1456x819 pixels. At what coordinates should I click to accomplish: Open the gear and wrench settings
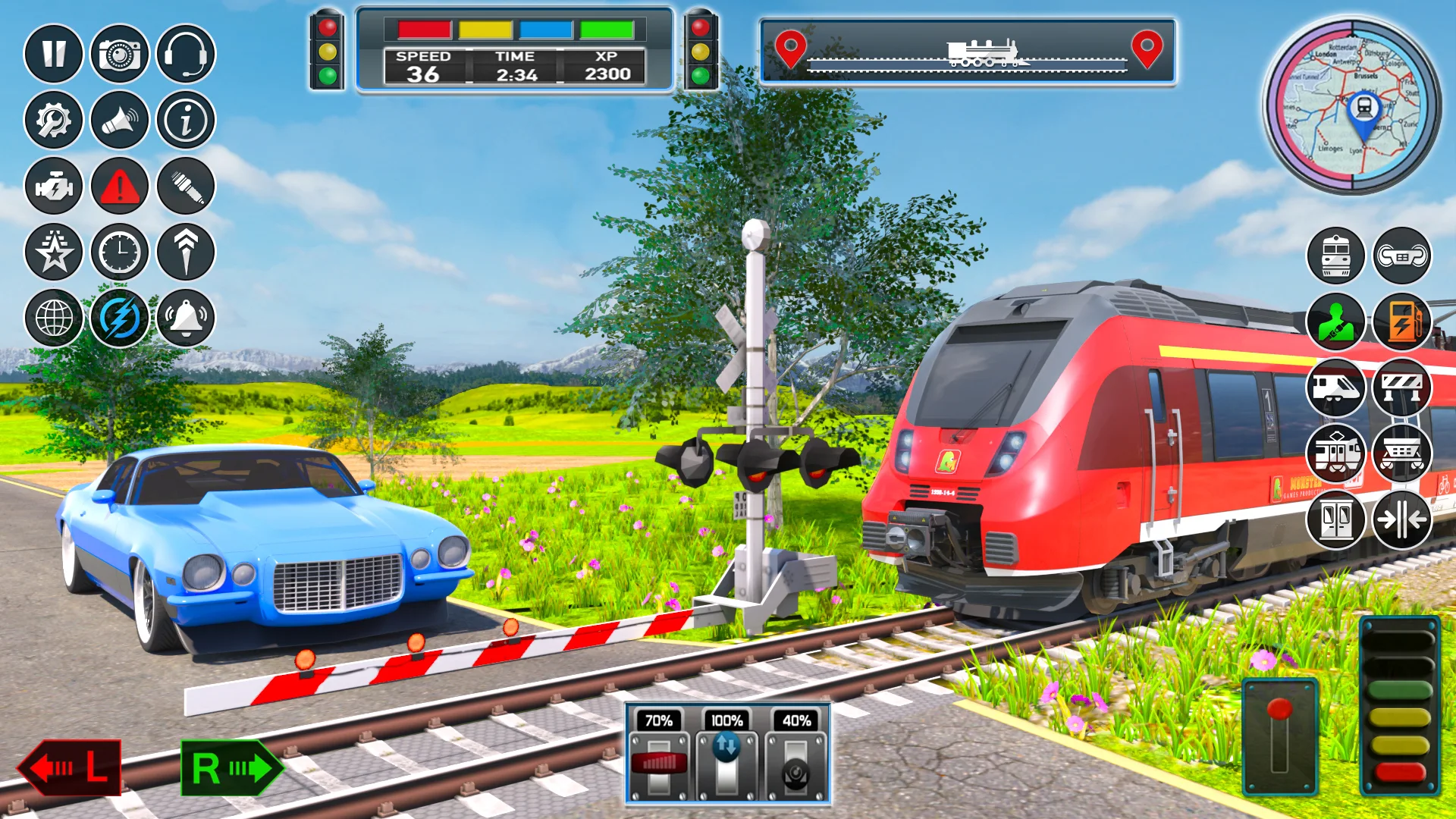click(53, 120)
